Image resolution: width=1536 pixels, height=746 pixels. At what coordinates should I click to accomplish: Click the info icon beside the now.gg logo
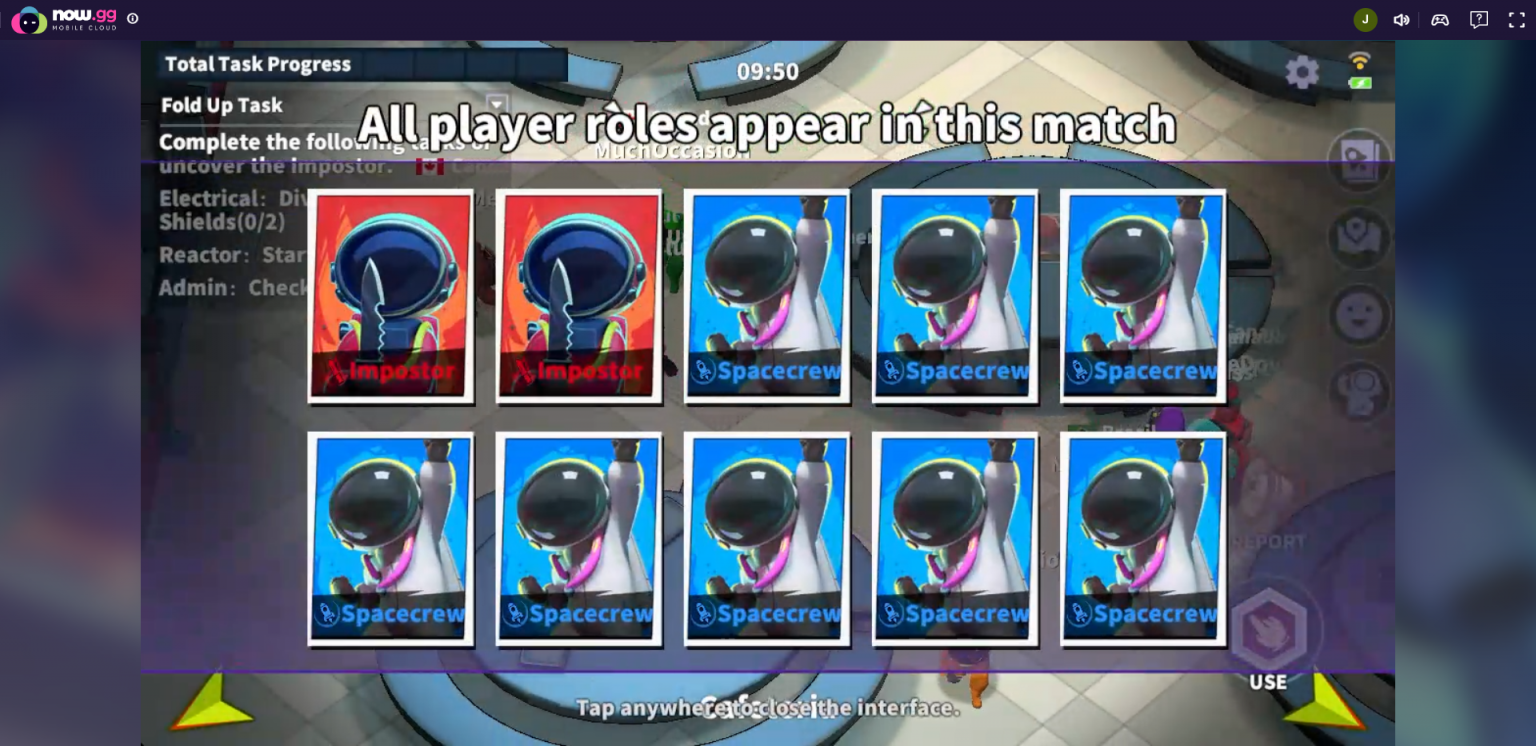(x=131, y=18)
